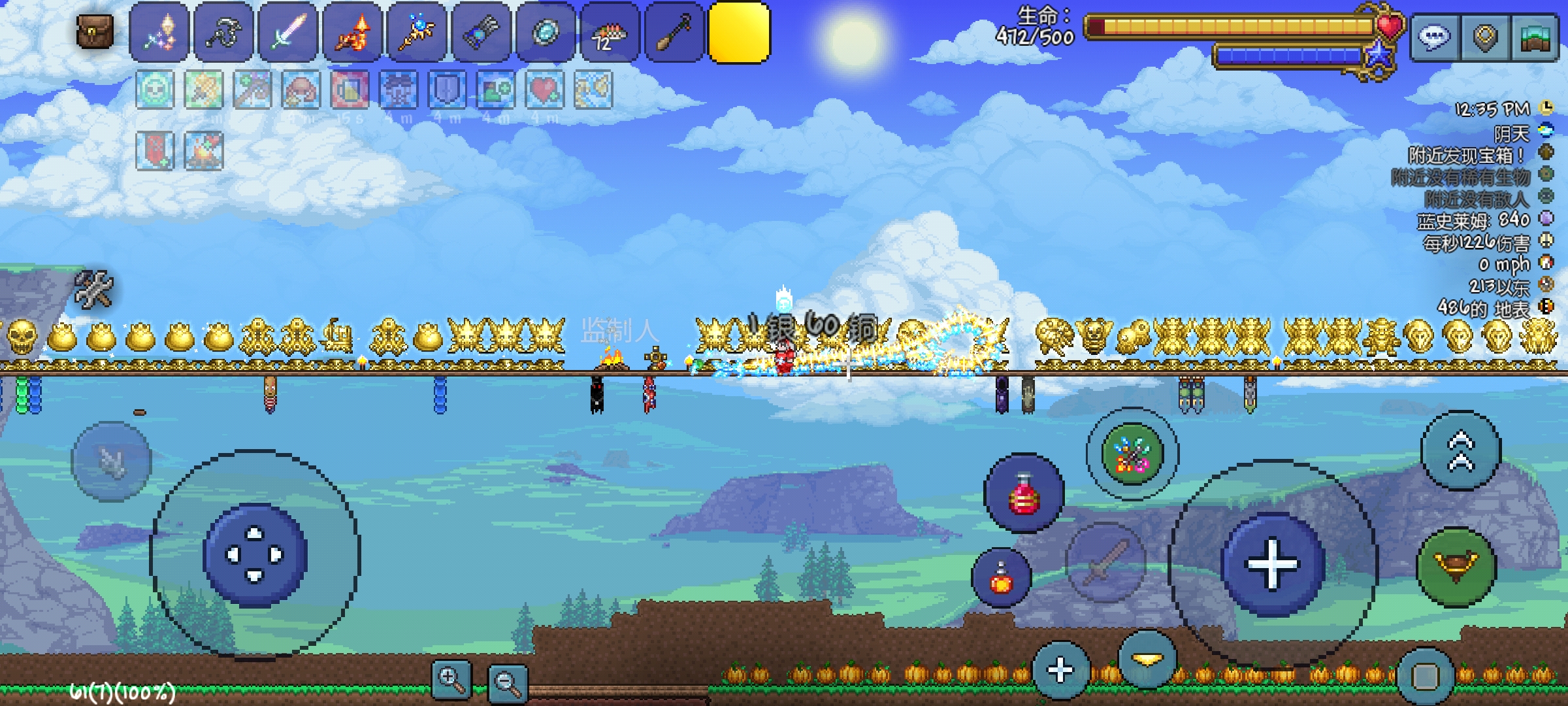Use the quick heal potion button
Image resolution: width=1568 pixels, height=706 pixels.
click(x=1023, y=494)
